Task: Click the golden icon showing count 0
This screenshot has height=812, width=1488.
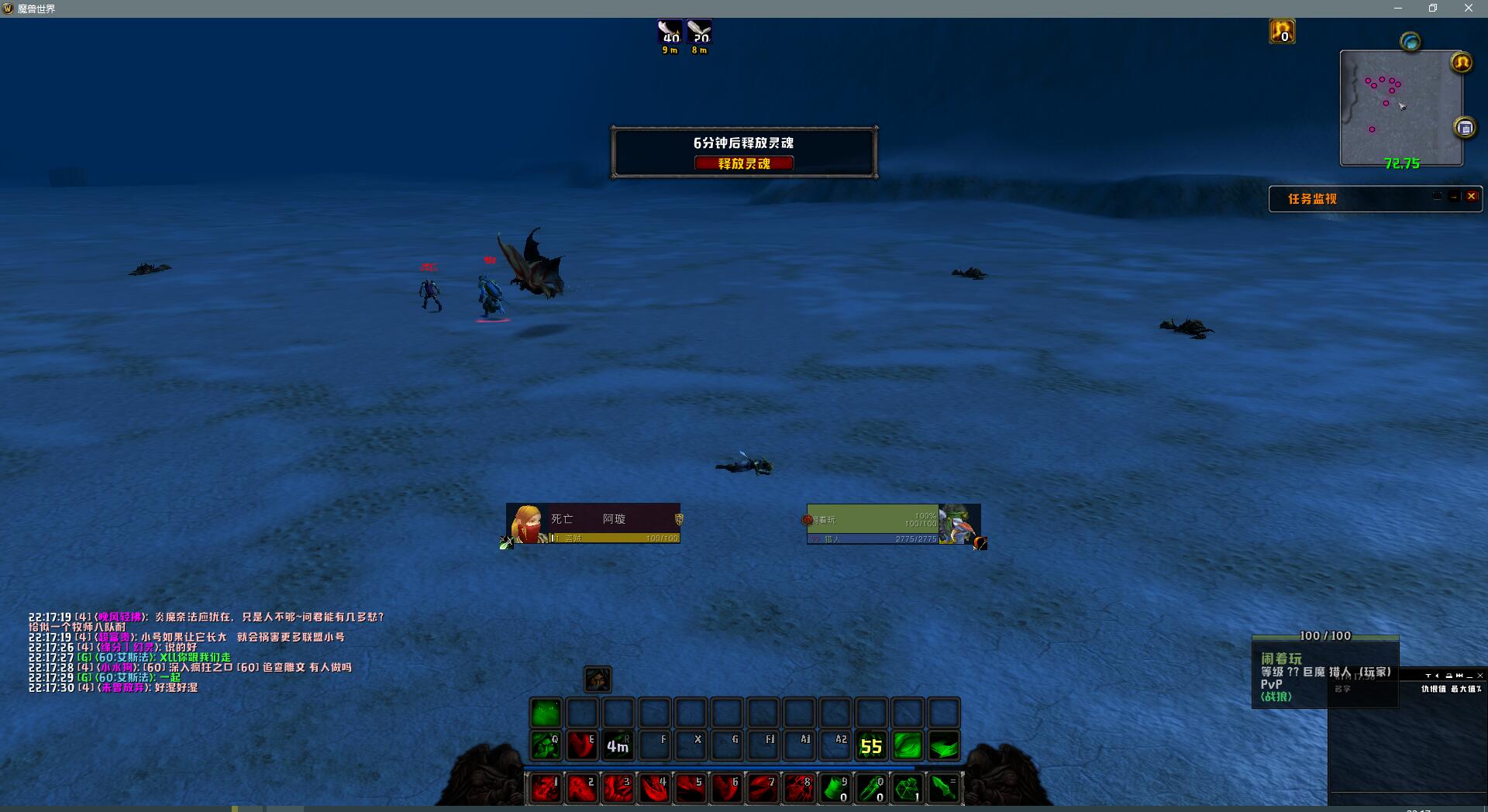Action: 1282,32
